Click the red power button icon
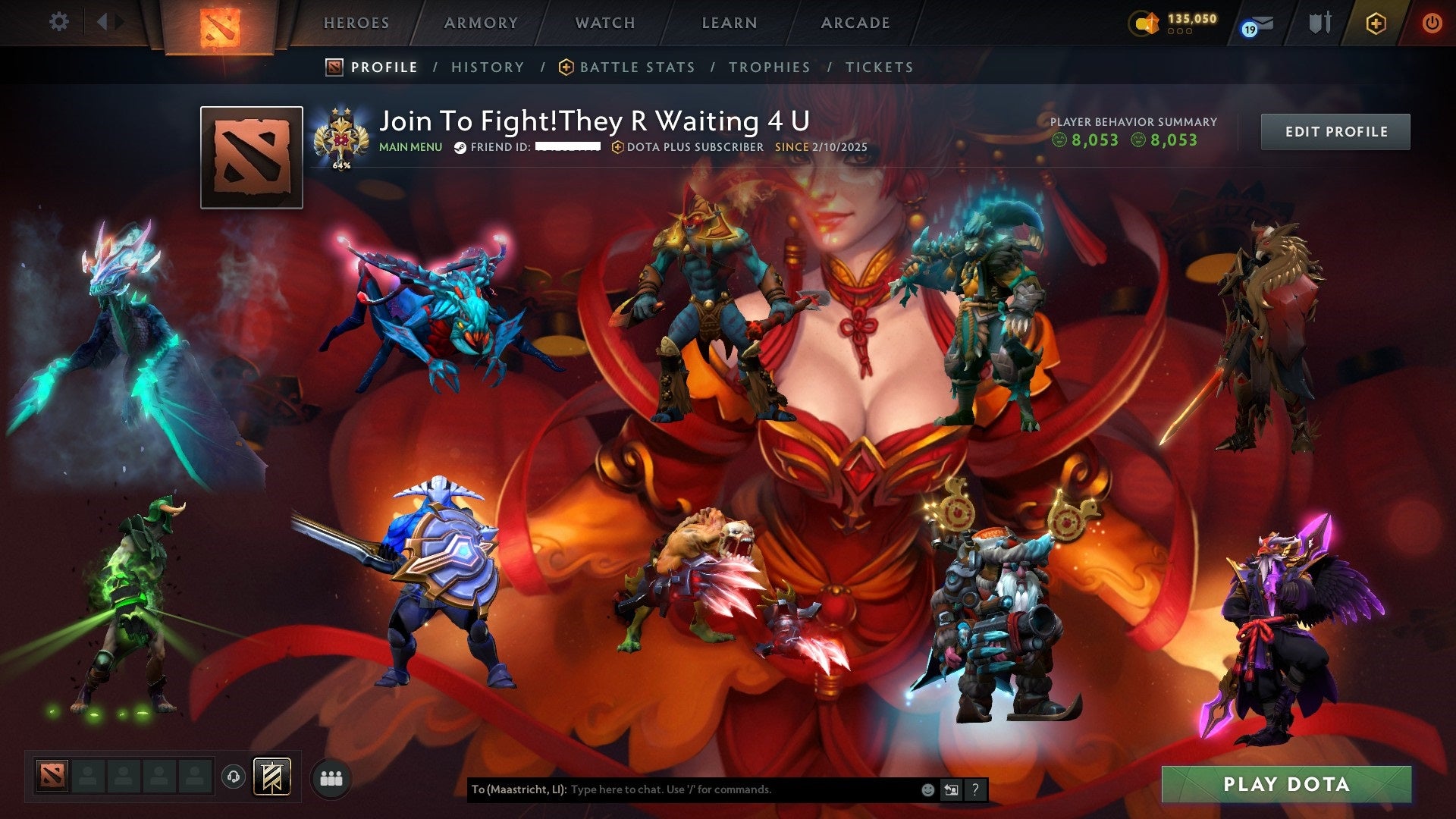 point(1433,24)
